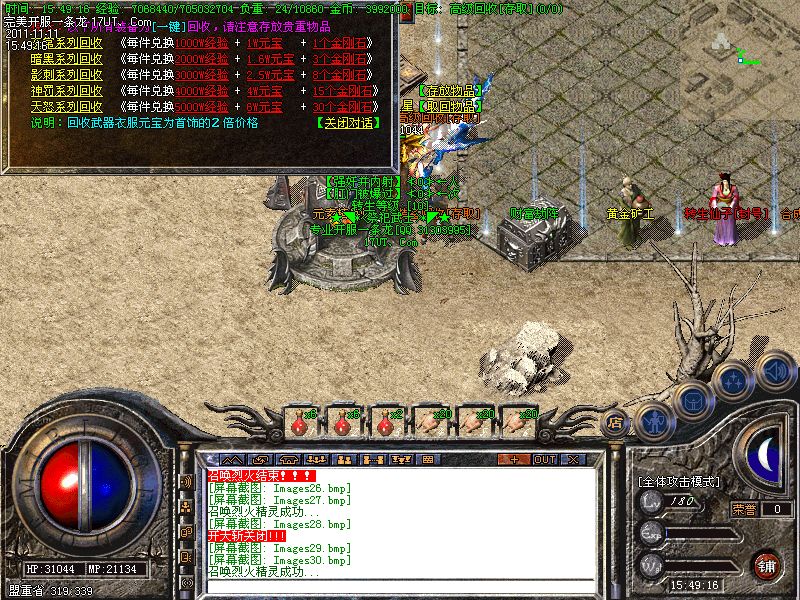Viewport: 800px width, 600px height.
Task: Close the chat panel with the X button
Action: (573, 459)
